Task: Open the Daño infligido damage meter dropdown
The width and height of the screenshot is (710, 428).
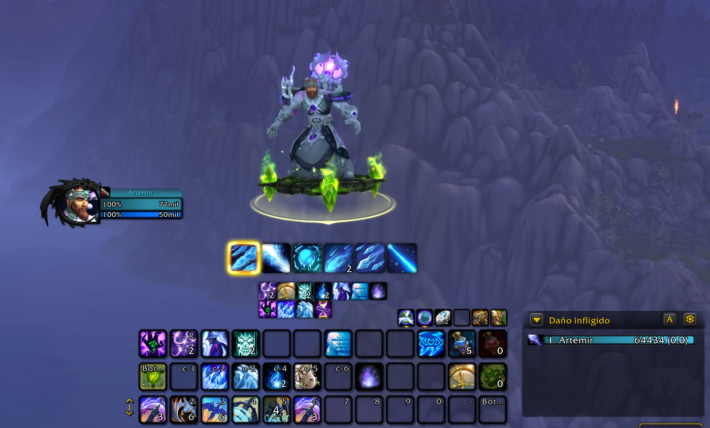Action: tap(537, 320)
